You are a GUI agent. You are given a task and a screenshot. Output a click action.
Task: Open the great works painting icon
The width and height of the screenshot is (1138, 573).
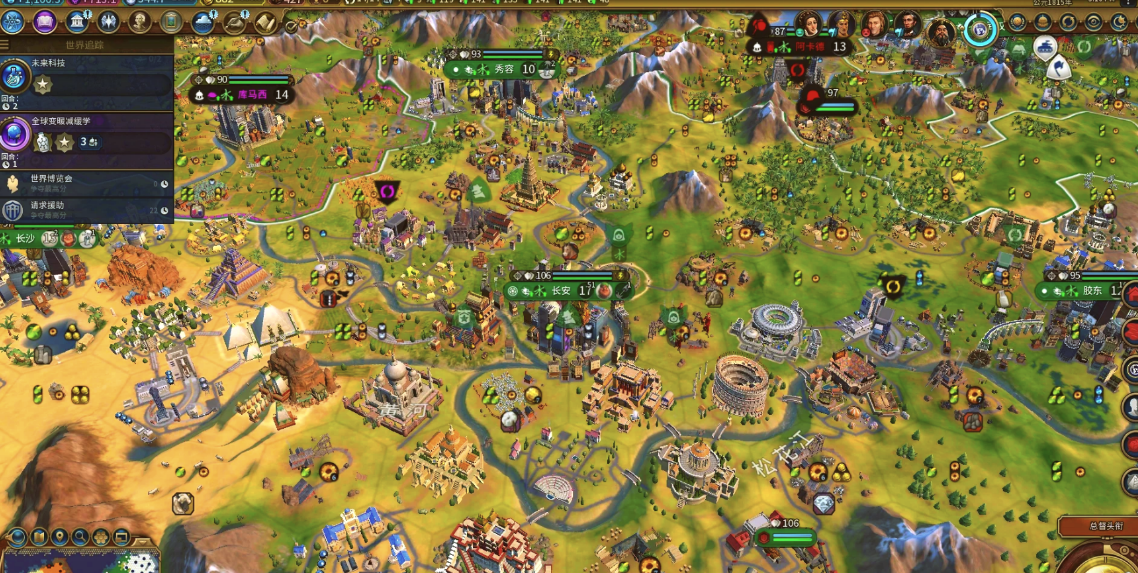pos(172,21)
